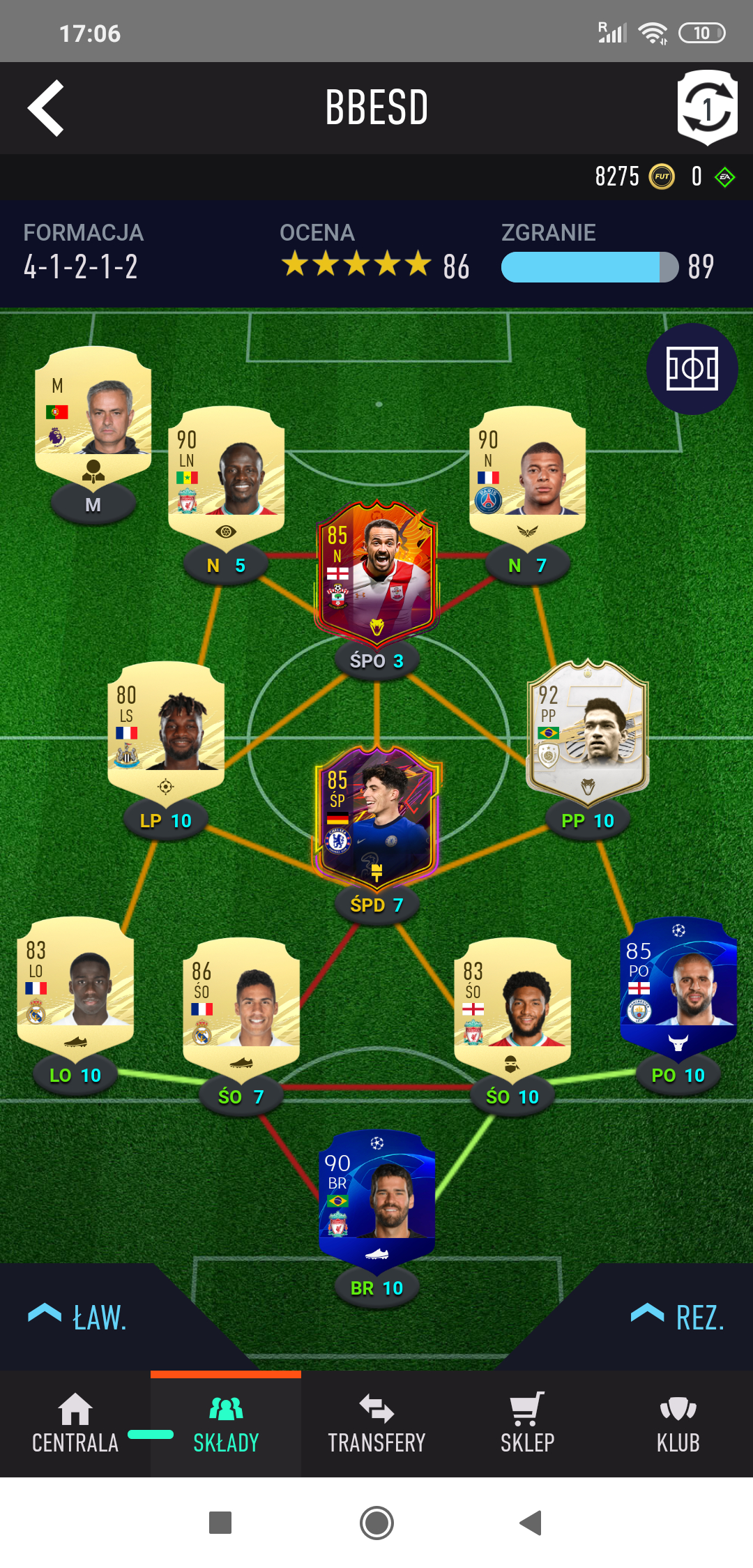Select the 80-rated Newcastle LP card

pyautogui.click(x=166, y=729)
